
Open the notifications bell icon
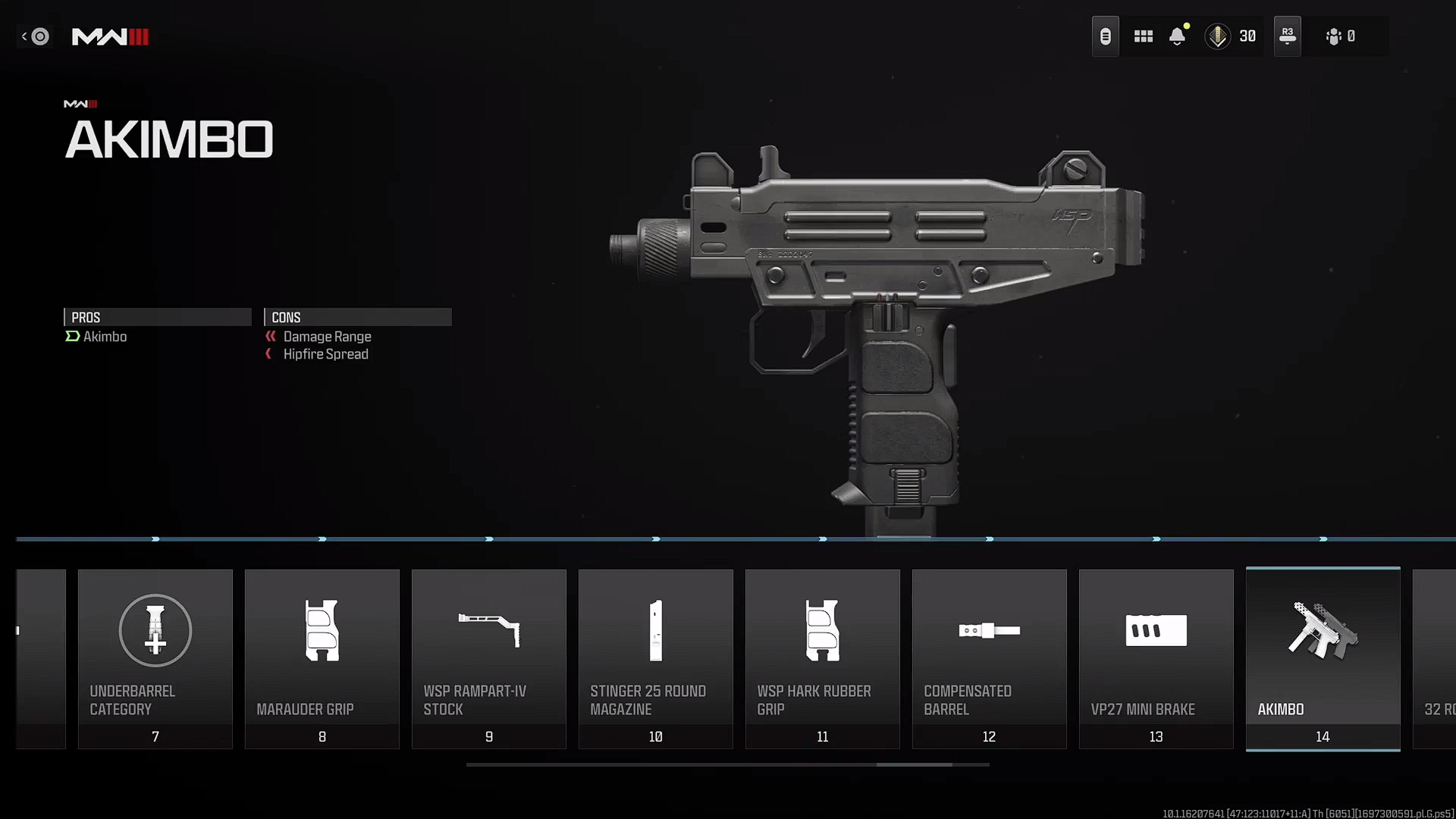click(x=1178, y=36)
